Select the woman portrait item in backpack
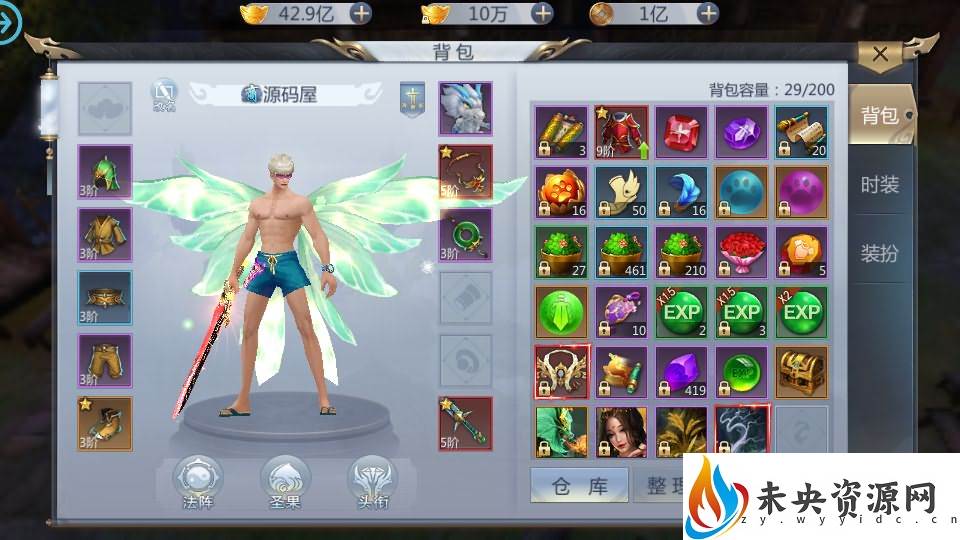The width and height of the screenshot is (960, 540). [621, 432]
